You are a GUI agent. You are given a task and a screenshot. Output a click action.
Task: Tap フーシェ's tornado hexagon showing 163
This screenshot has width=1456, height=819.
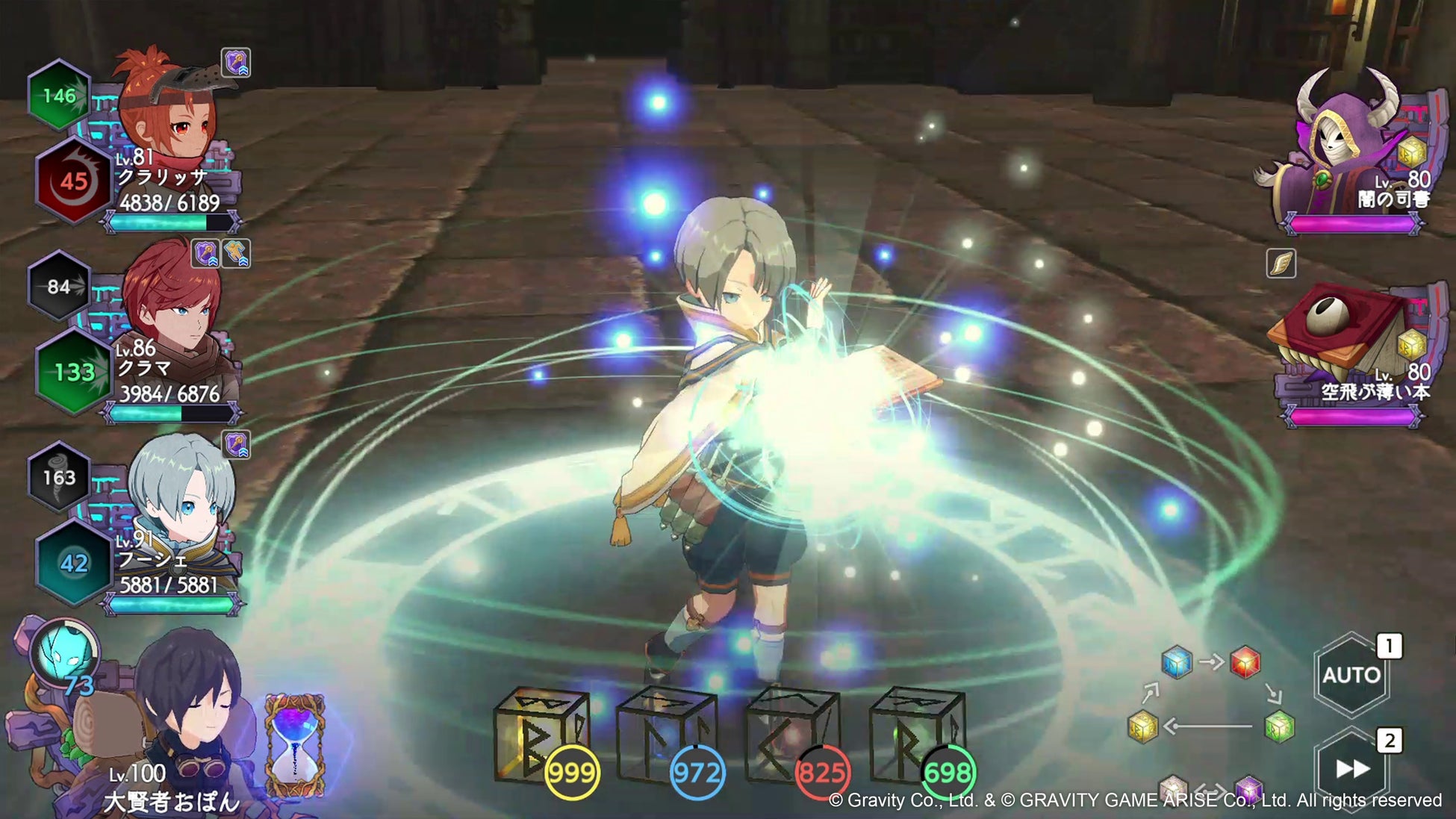59,477
